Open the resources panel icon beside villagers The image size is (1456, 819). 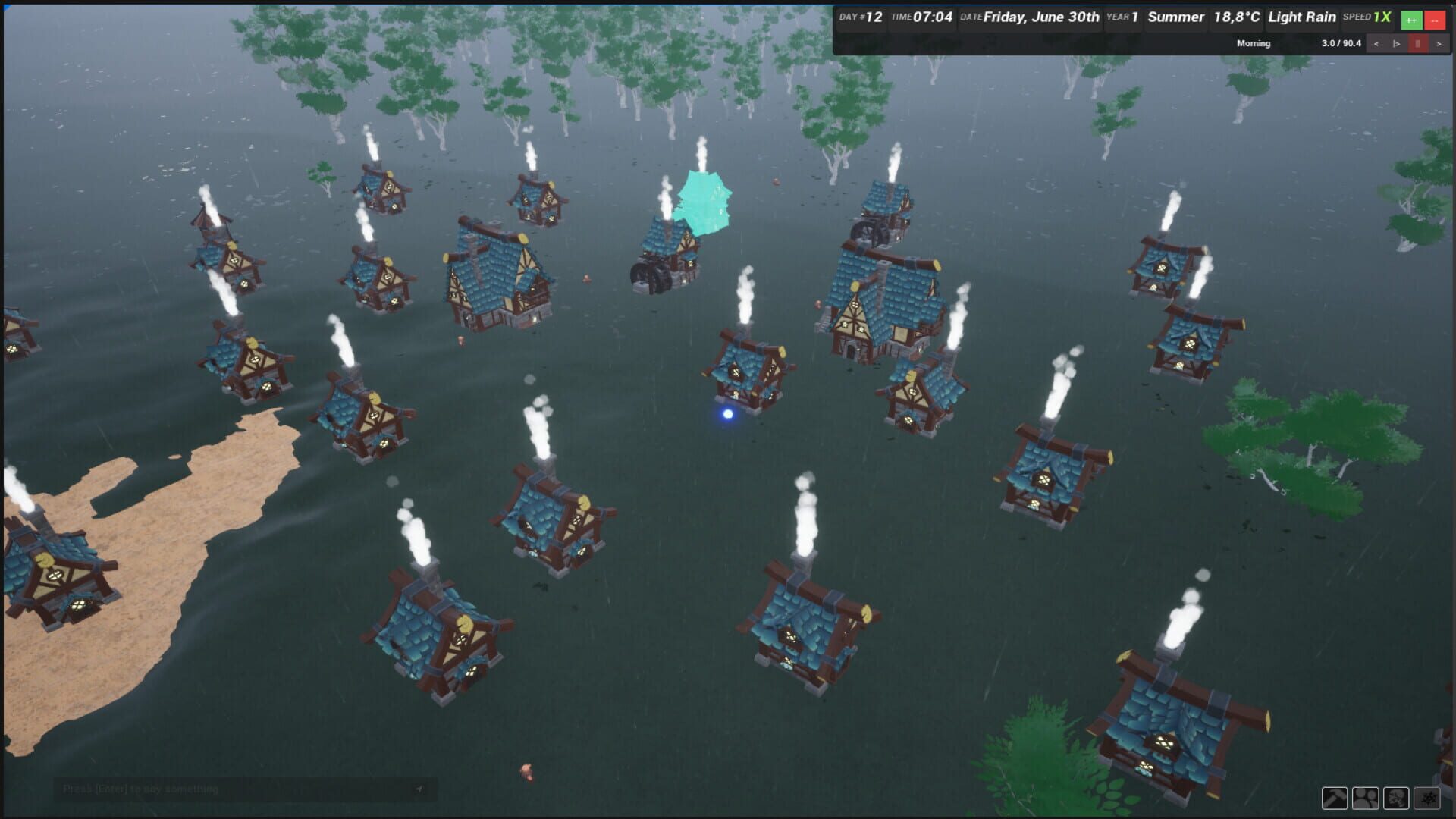click(x=1396, y=798)
